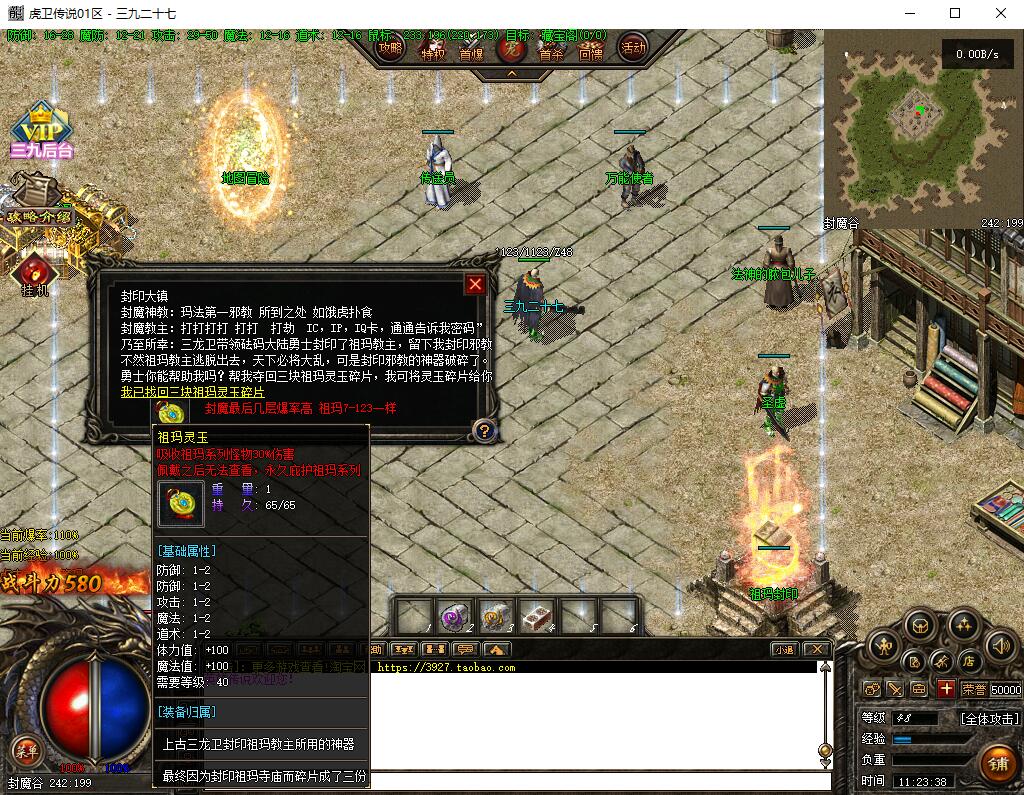Toggle the sound speaker button
The height and width of the screenshot is (795, 1024).
[x=1001, y=646]
